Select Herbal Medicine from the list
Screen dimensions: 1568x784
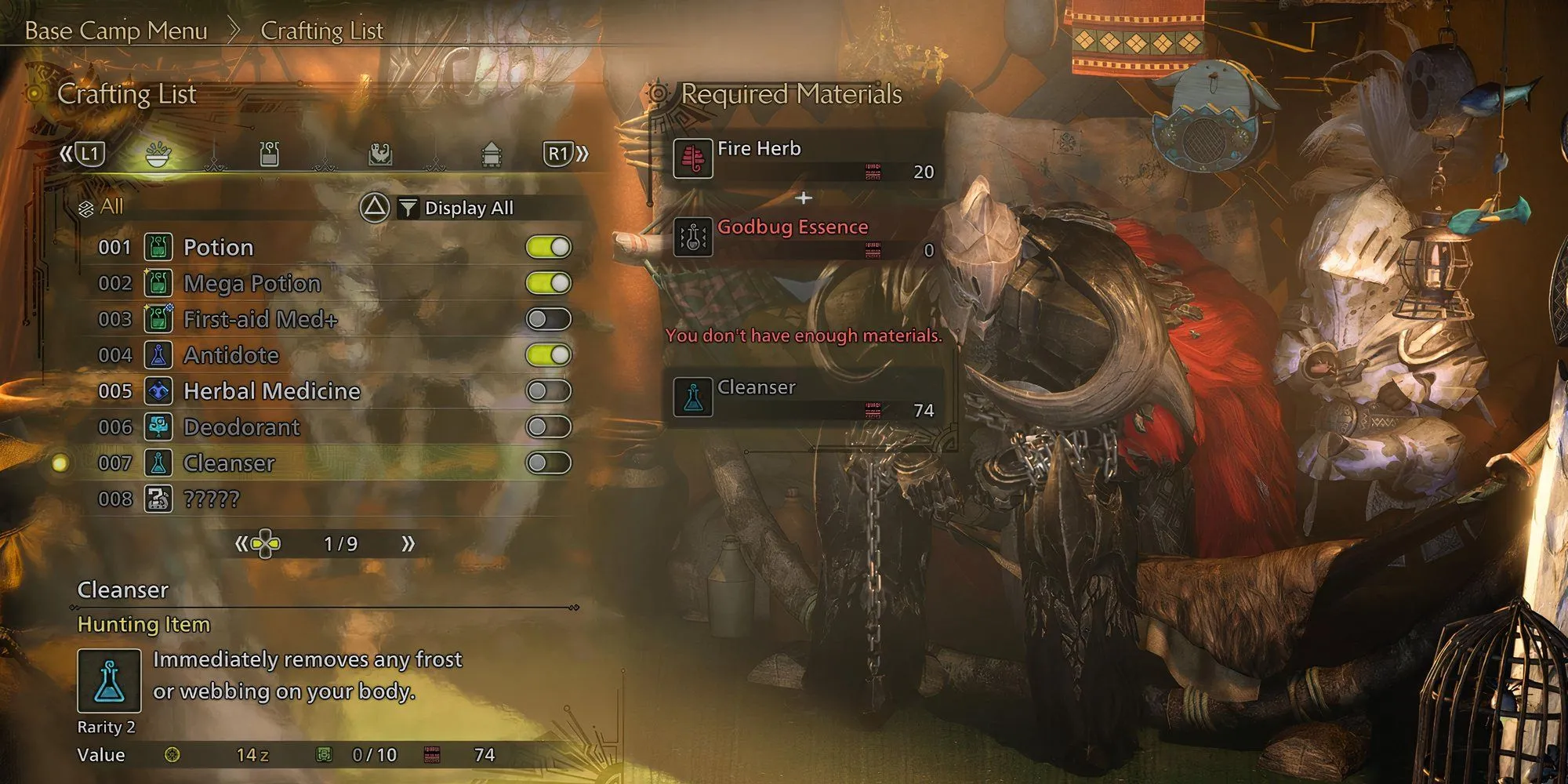(x=271, y=391)
